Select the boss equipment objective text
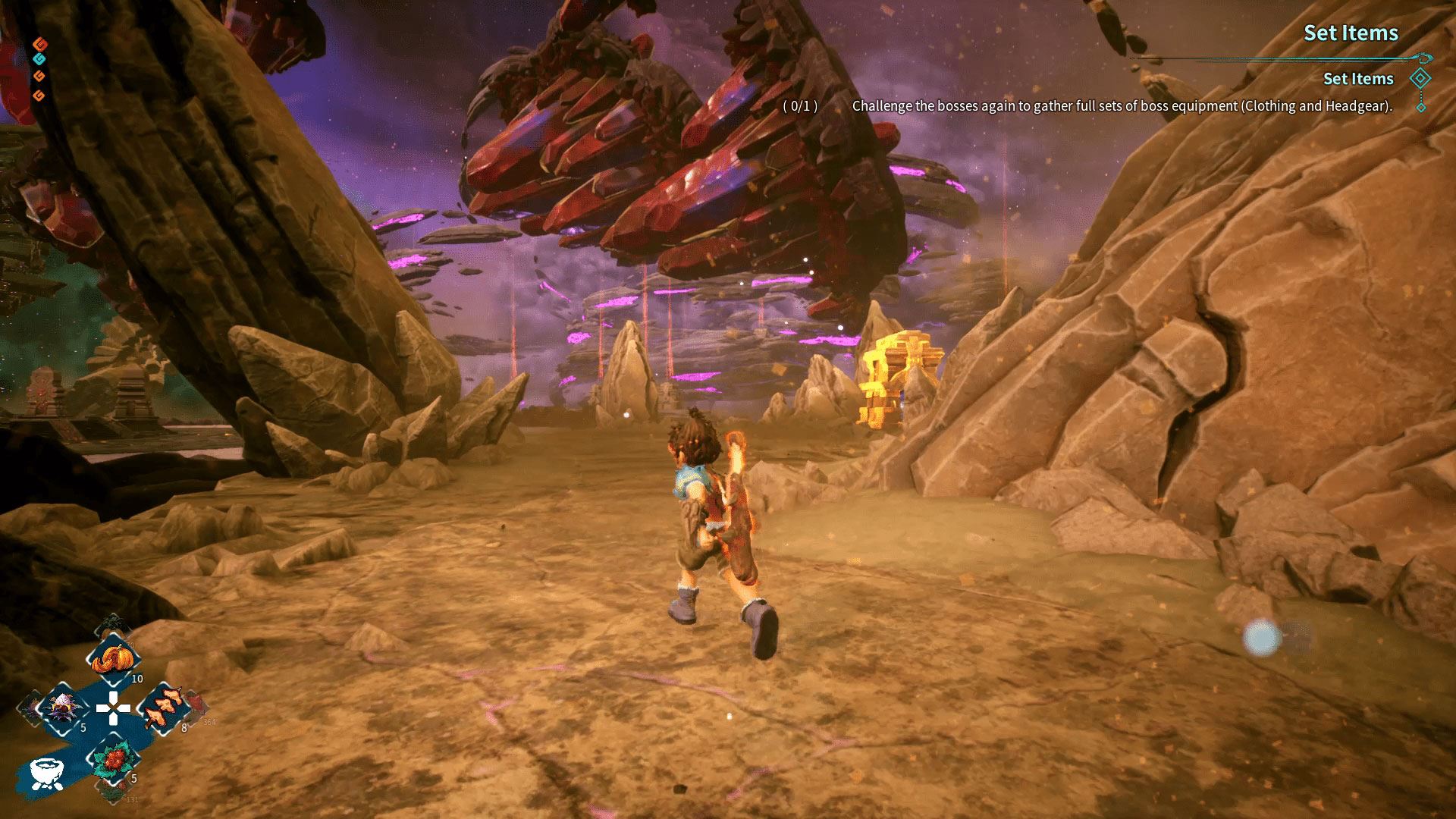 point(1122,106)
